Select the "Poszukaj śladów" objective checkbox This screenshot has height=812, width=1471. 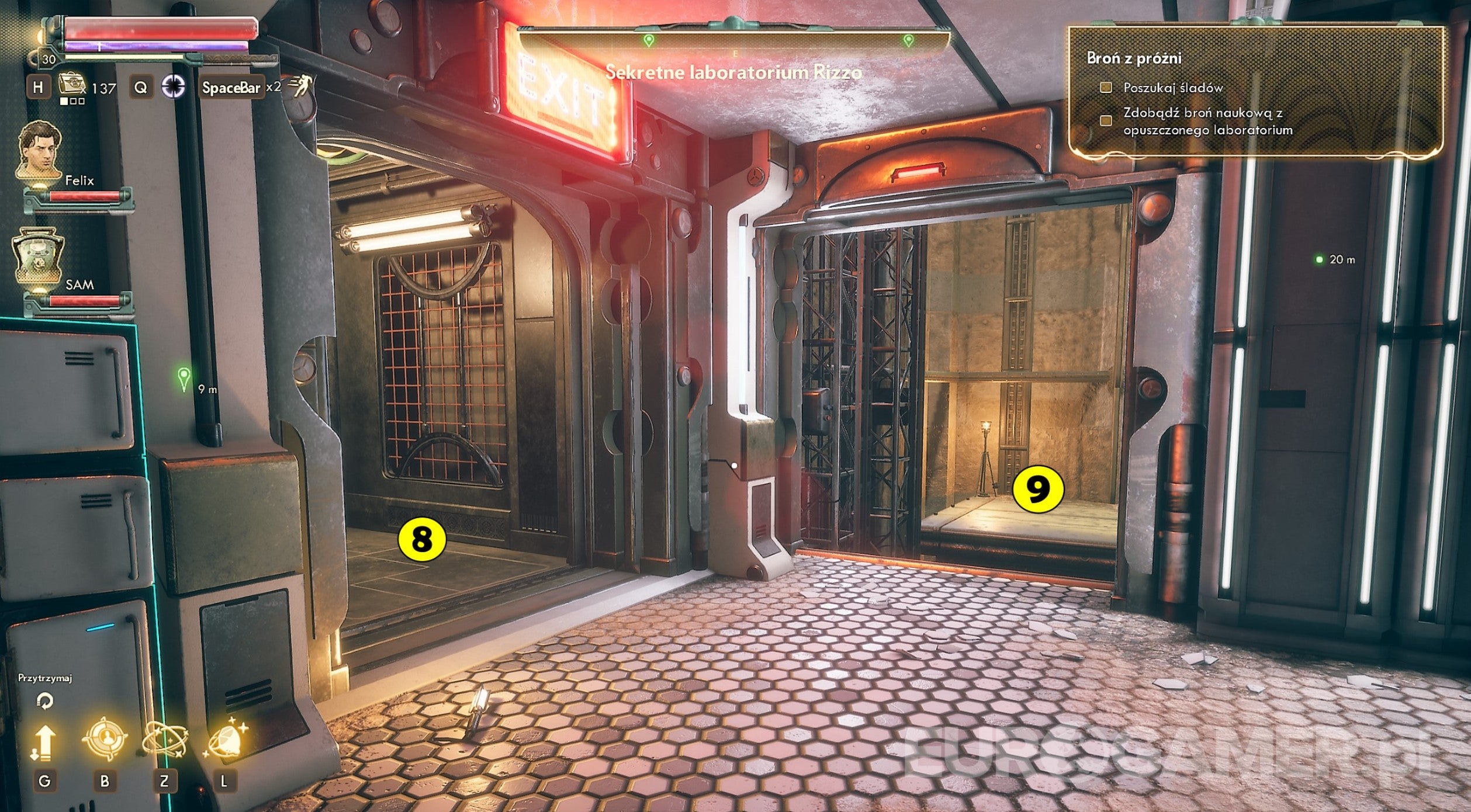point(1105,88)
